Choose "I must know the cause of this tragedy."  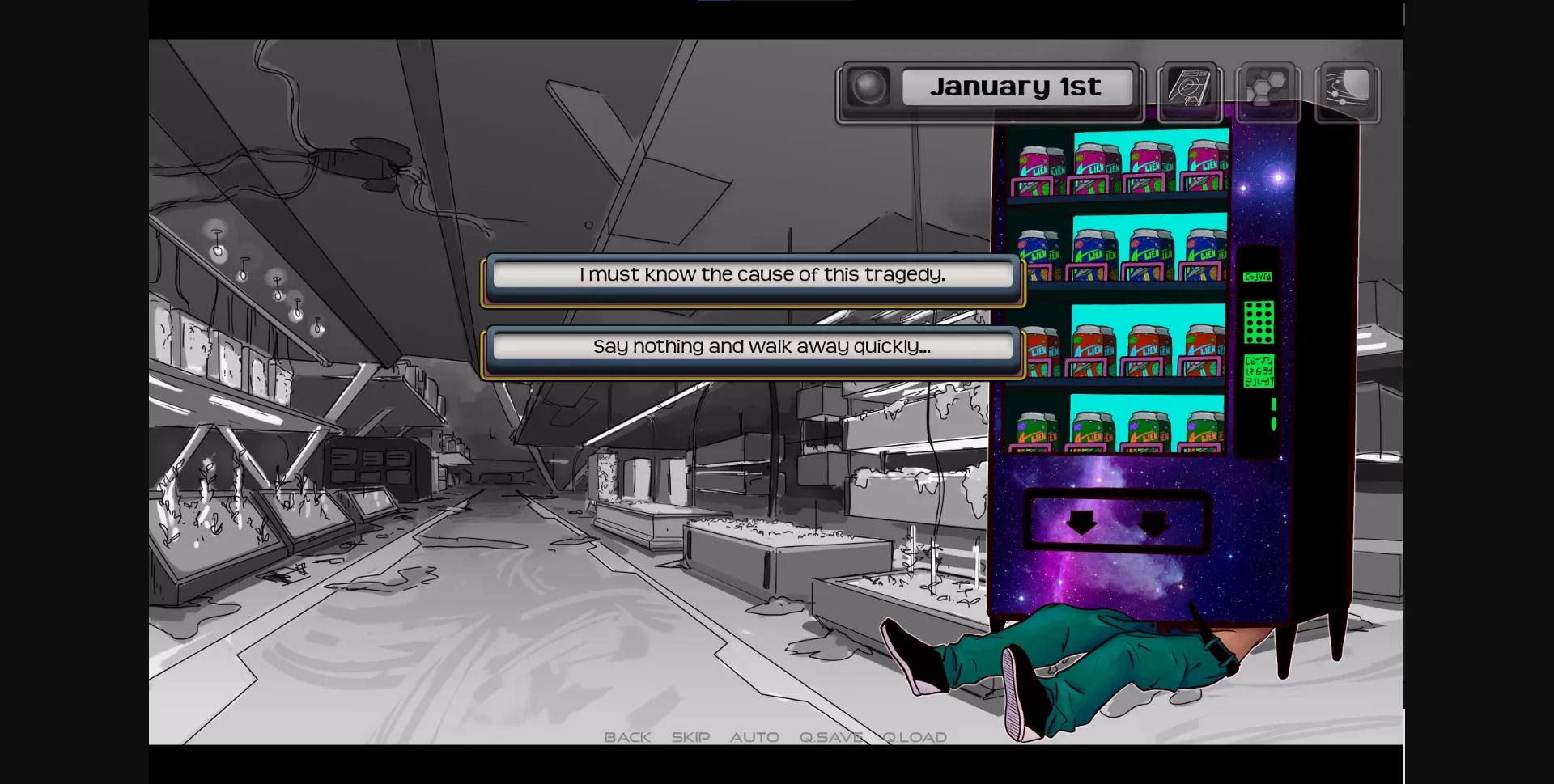point(753,275)
